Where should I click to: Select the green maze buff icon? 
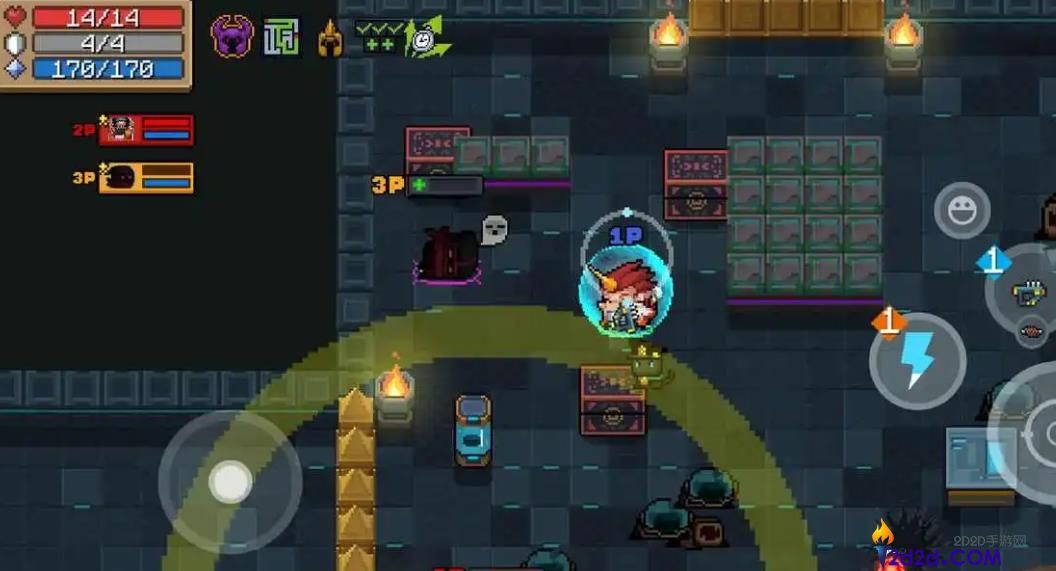pyautogui.click(x=281, y=38)
